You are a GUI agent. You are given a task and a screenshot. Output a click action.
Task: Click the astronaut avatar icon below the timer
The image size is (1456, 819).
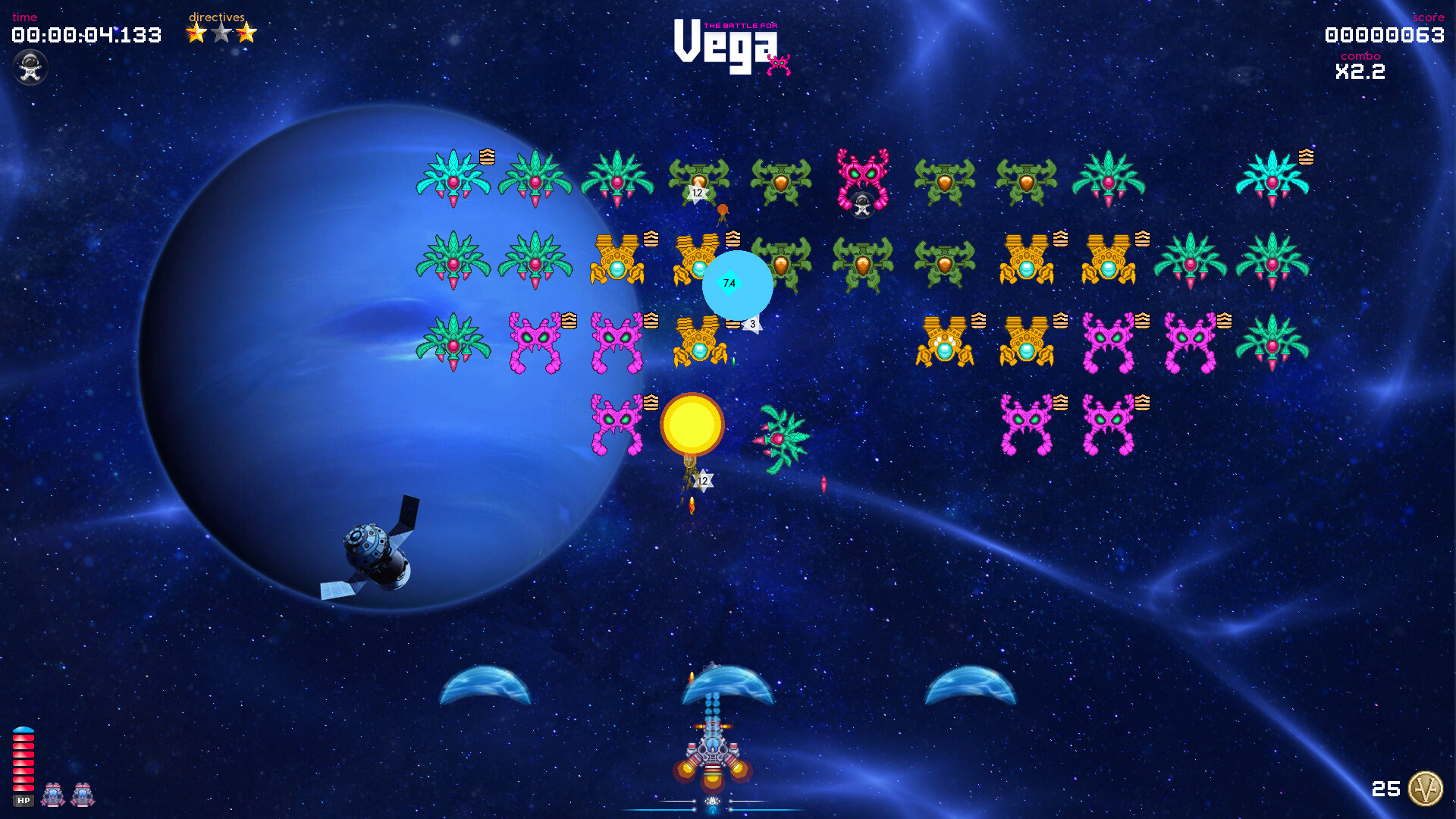(x=30, y=67)
